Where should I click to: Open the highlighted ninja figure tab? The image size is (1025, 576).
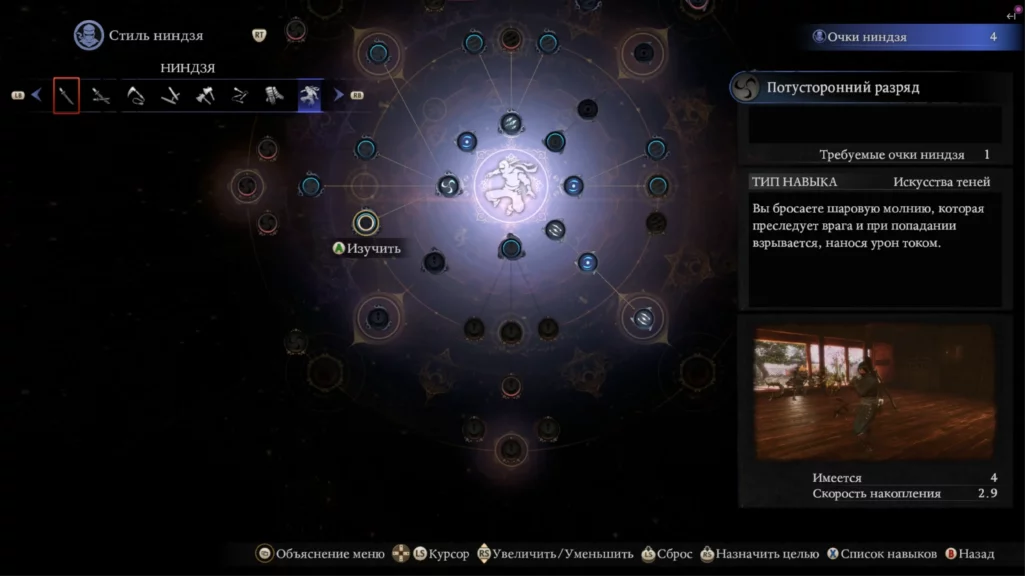point(309,96)
